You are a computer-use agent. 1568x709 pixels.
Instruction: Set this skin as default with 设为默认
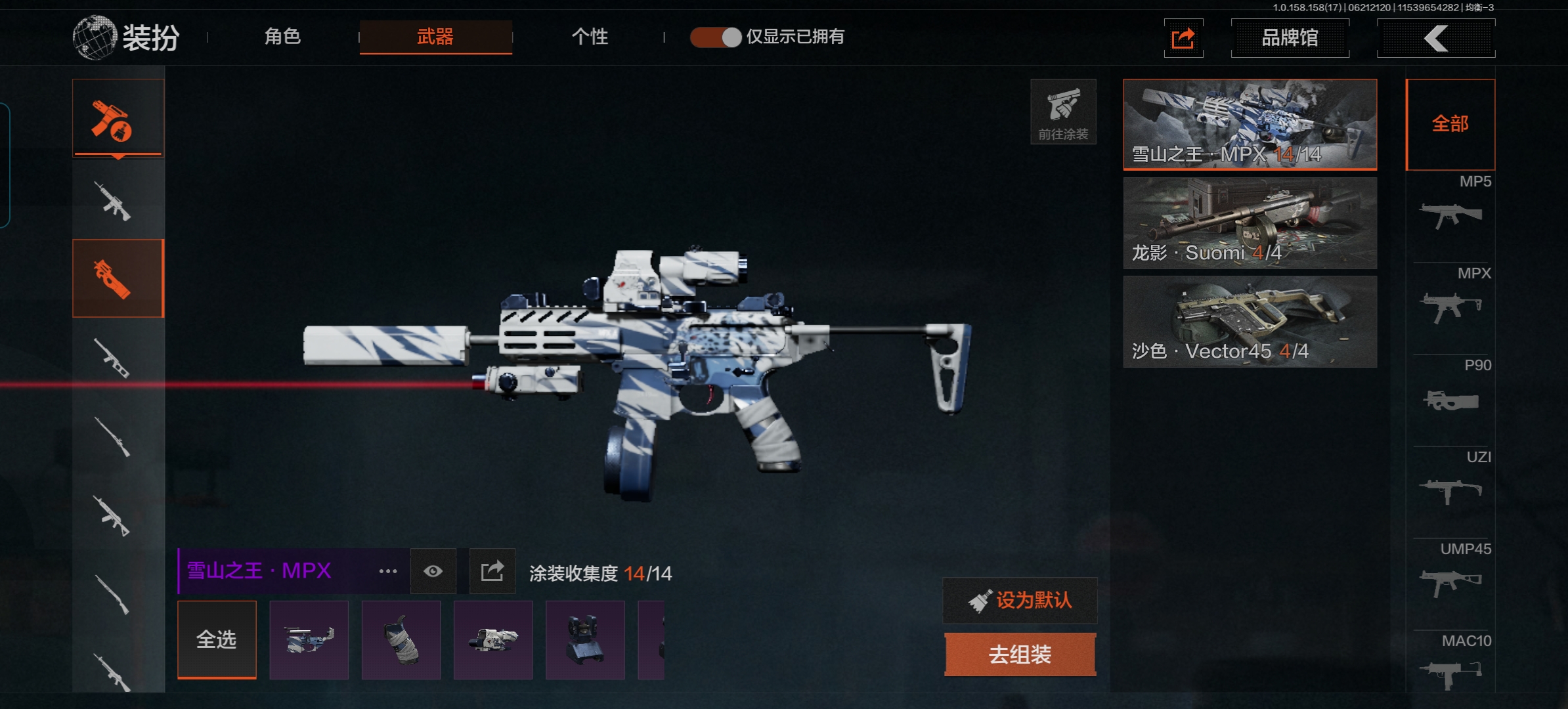[1020, 600]
